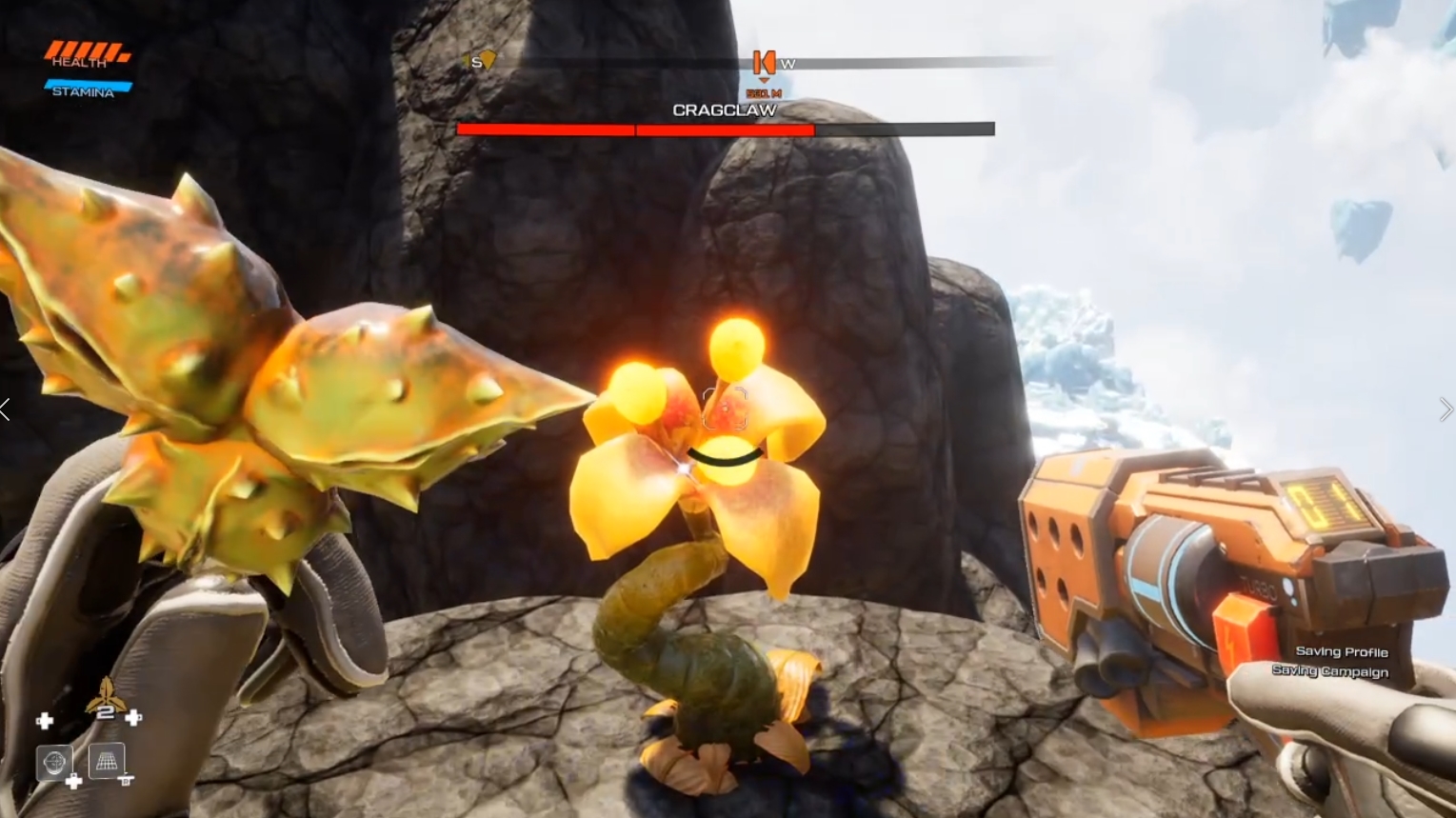Select the scope reticle ability icon
The width and height of the screenshot is (1456, 818).
(x=55, y=763)
